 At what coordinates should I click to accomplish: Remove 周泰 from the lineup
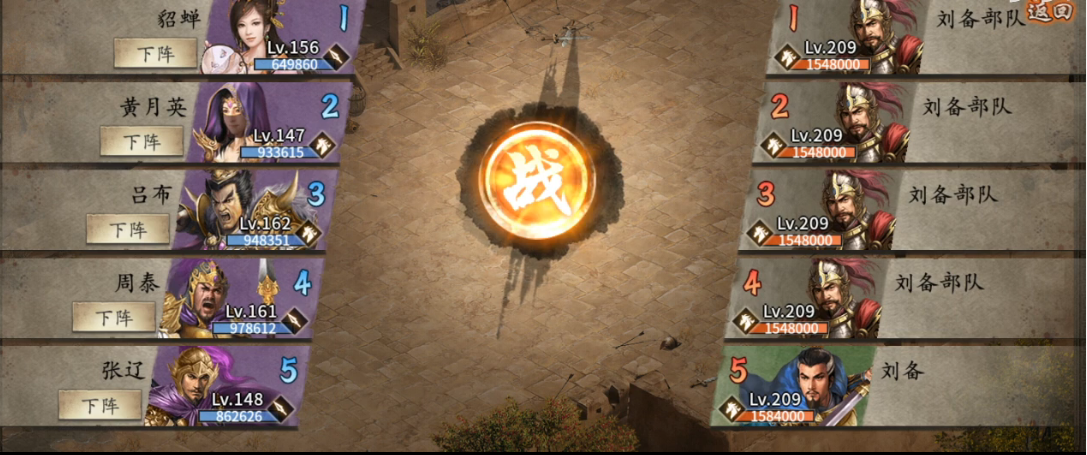114,317
